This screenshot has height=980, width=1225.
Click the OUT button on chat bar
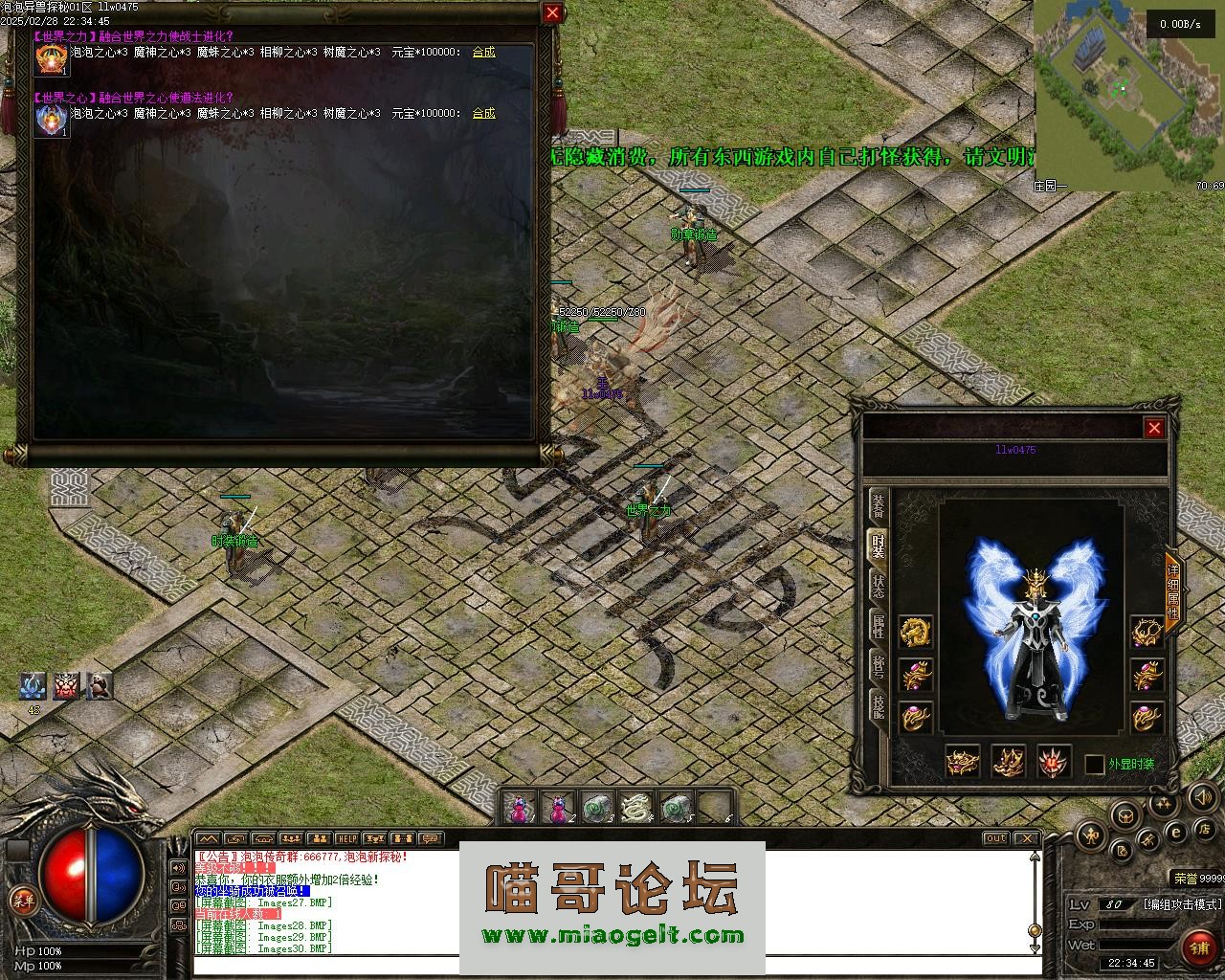click(996, 839)
